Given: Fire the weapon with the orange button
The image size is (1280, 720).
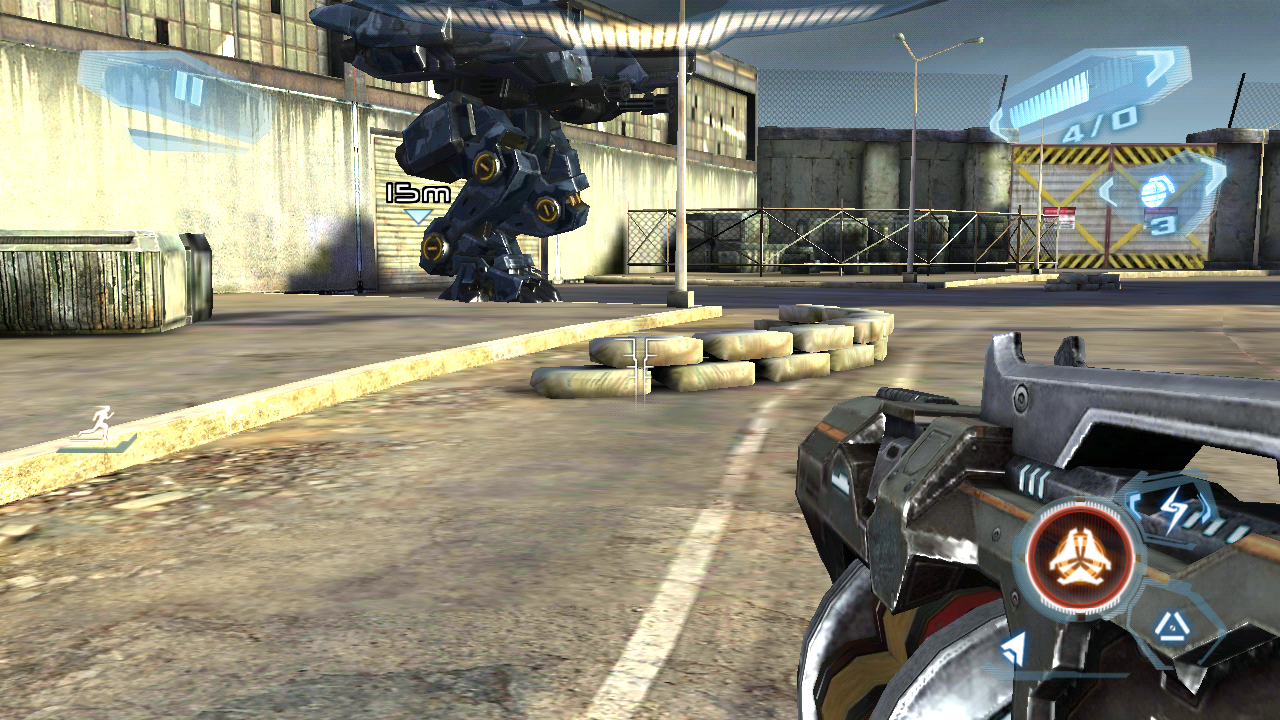Looking at the screenshot, I should pyautogui.click(x=1080, y=557).
